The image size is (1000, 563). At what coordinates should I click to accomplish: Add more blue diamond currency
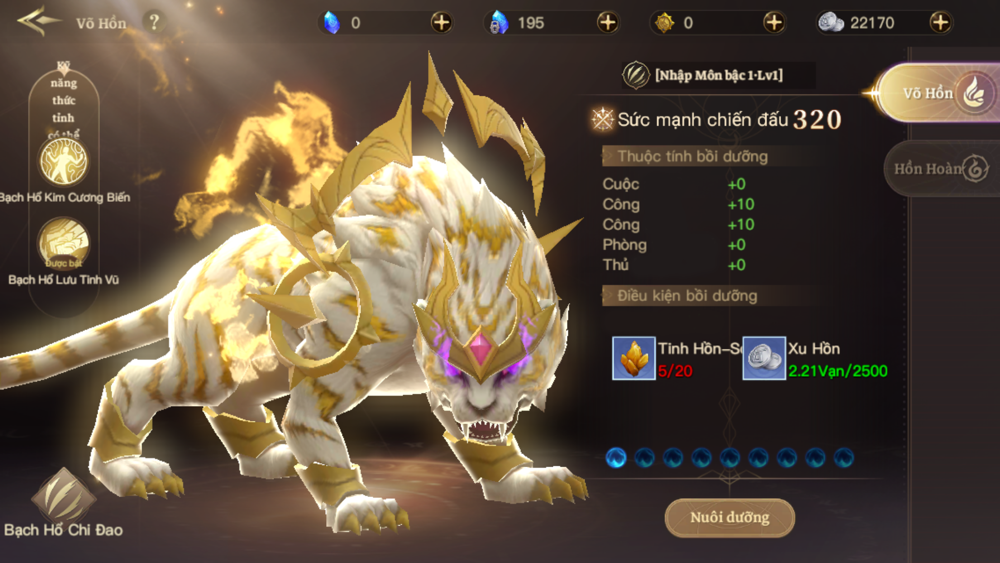441,22
